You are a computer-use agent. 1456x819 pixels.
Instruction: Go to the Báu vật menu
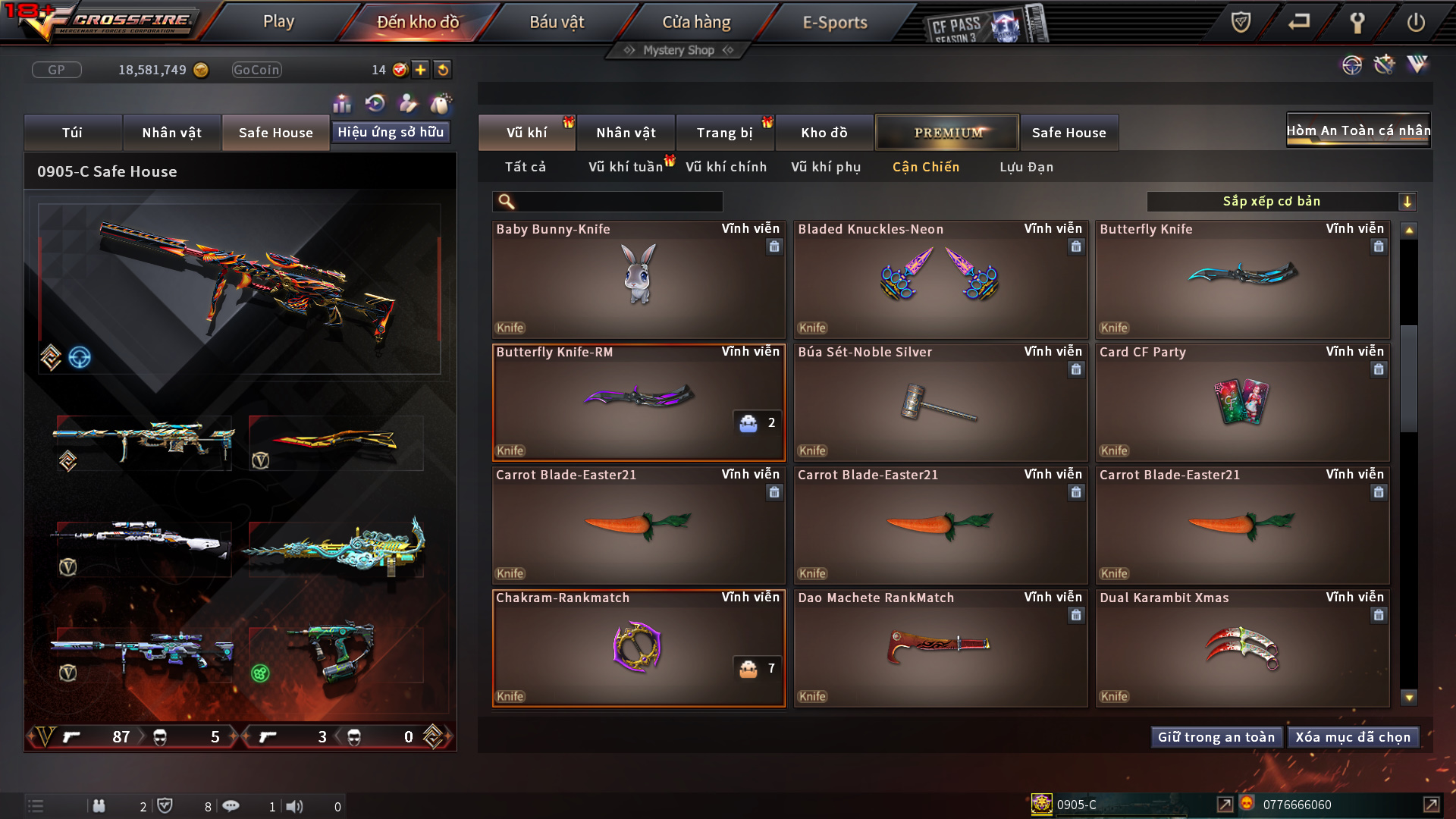pos(557,22)
